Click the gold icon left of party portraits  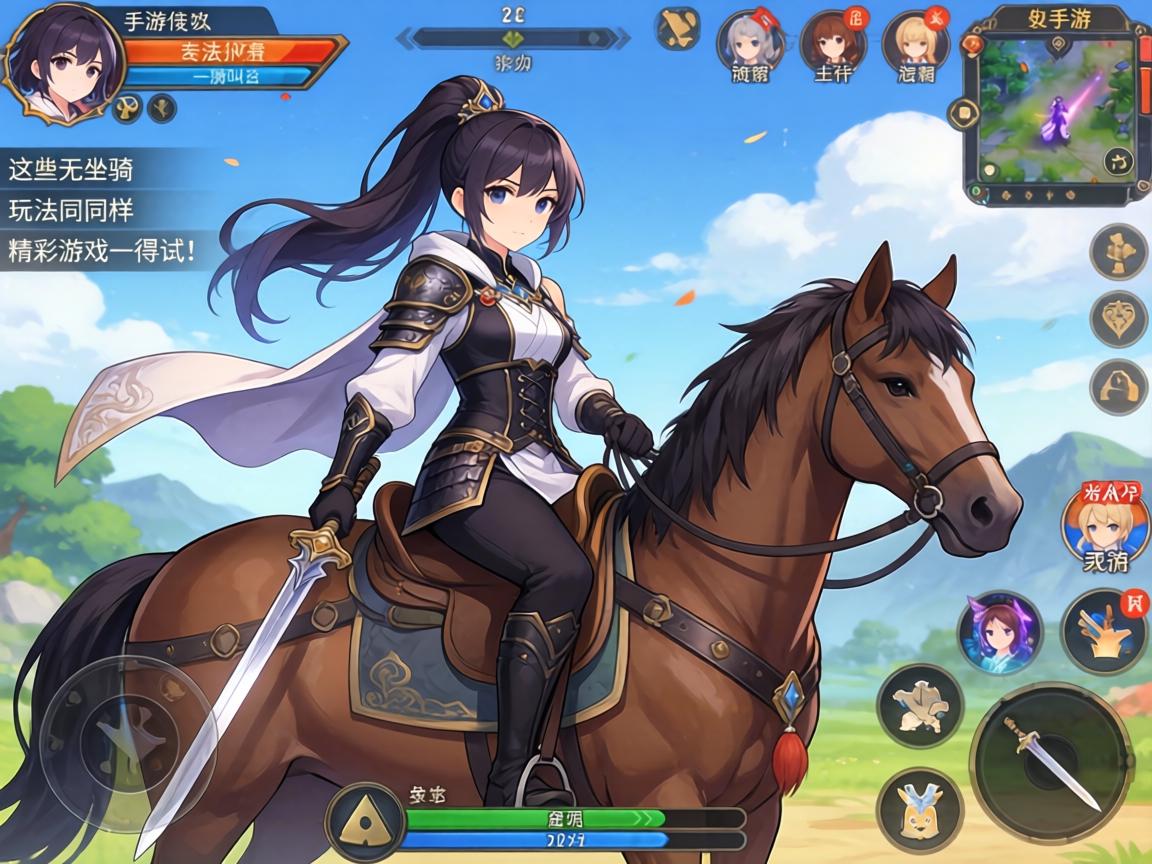[x=677, y=29]
